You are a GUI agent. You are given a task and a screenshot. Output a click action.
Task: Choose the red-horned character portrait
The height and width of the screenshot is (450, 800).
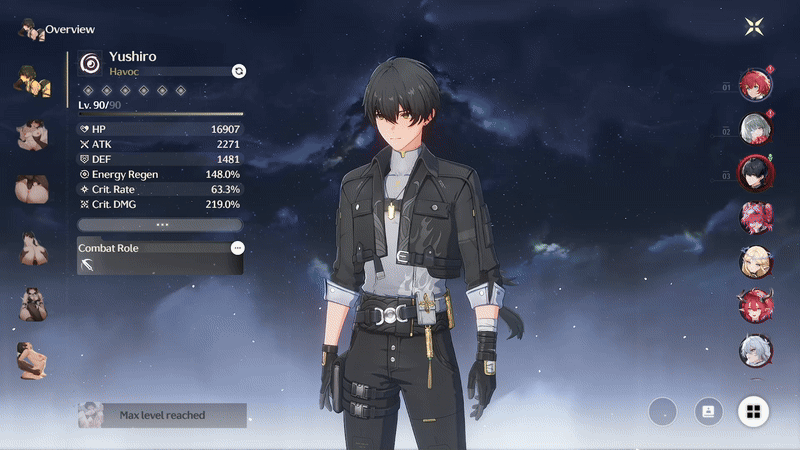(755, 305)
